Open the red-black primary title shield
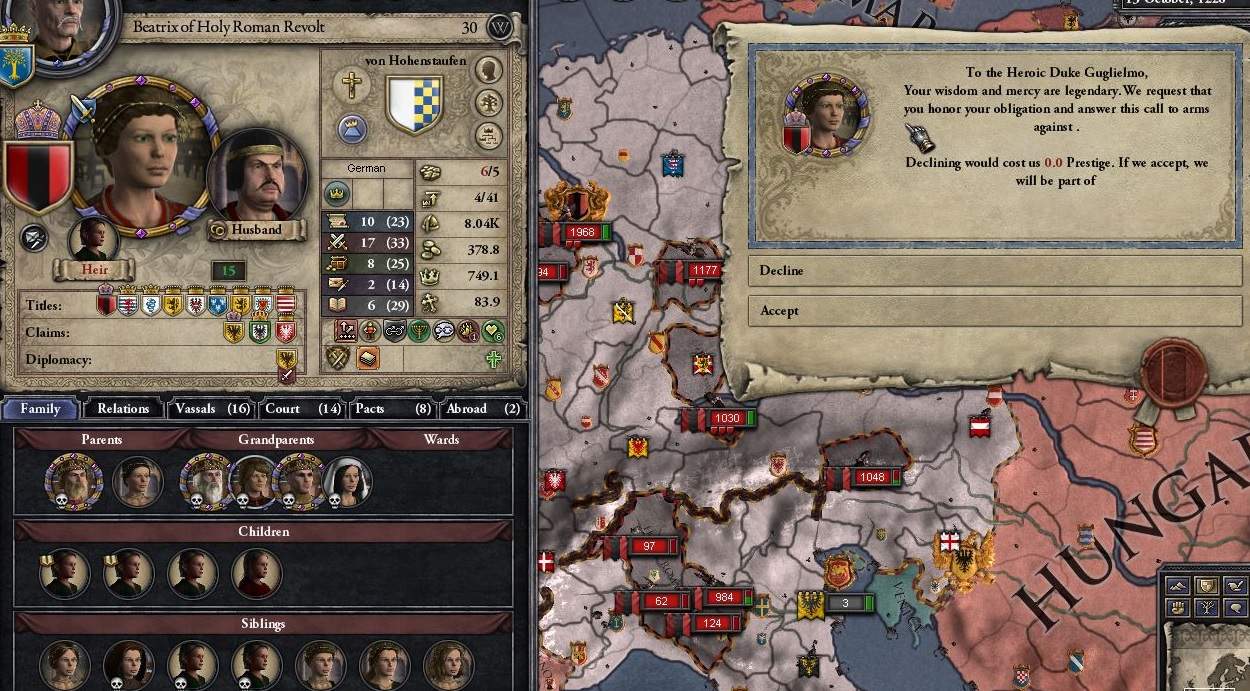This screenshot has height=691, width=1250. pyautogui.click(x=39, y=173)
